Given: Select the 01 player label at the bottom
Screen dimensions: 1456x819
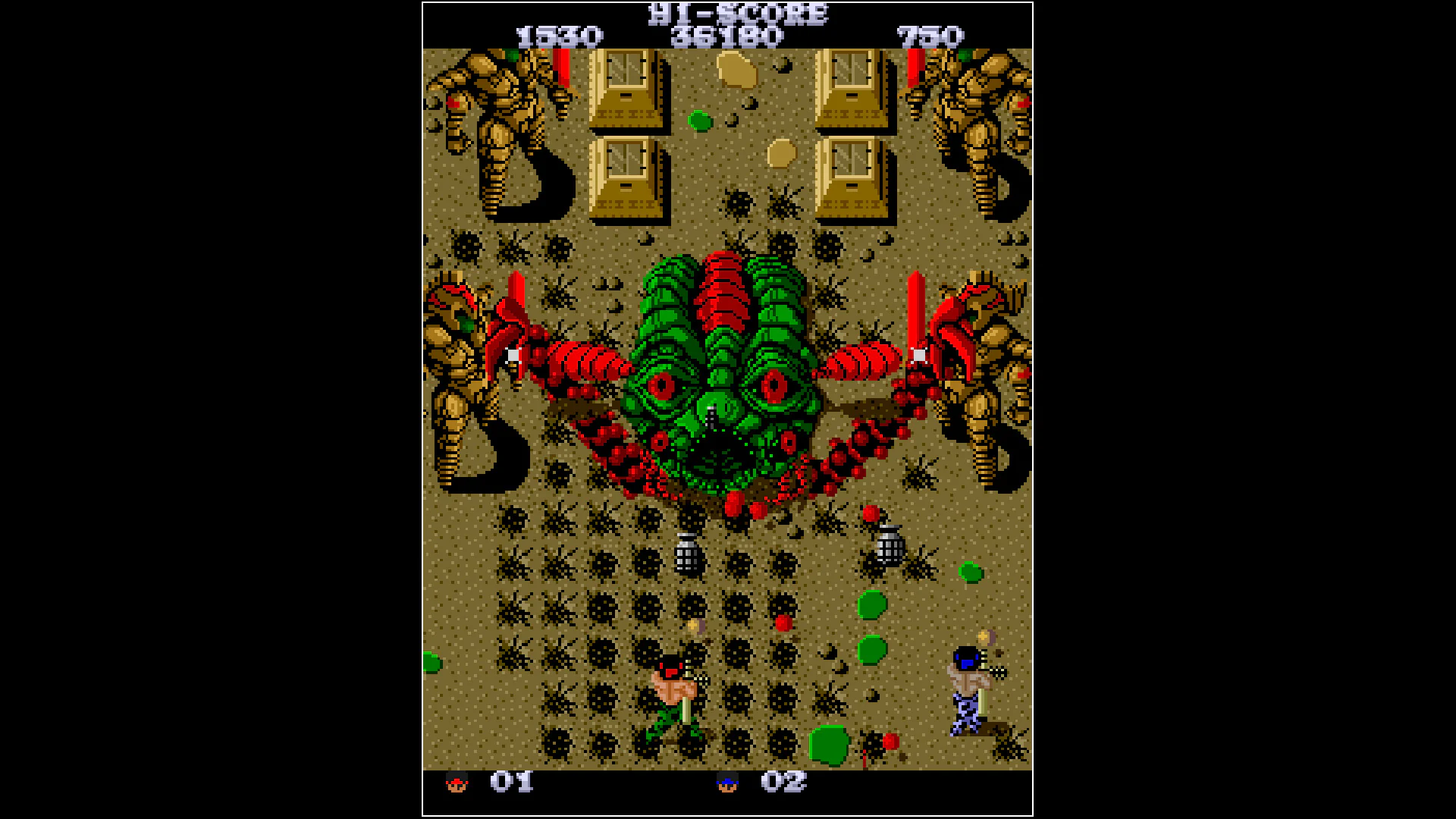Looking at the screenshot, I should click(x=510, y=781).
